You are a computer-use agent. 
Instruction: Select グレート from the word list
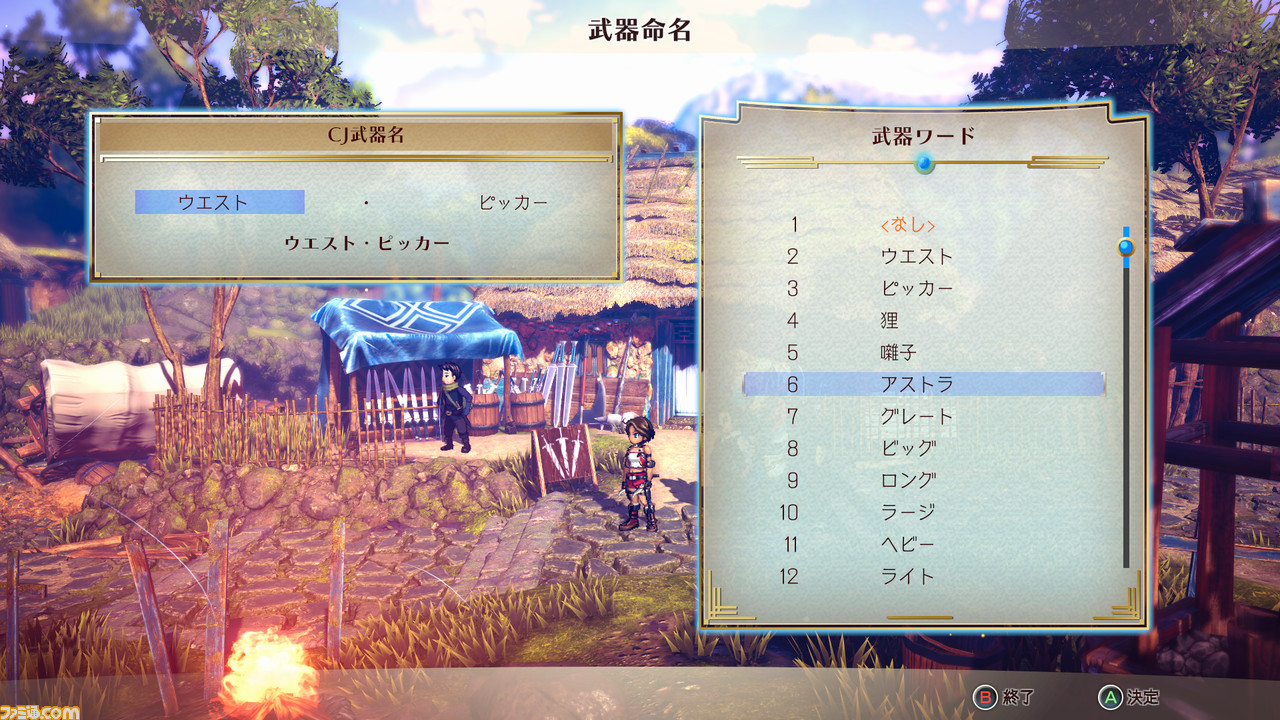click(x=916, y=416)
